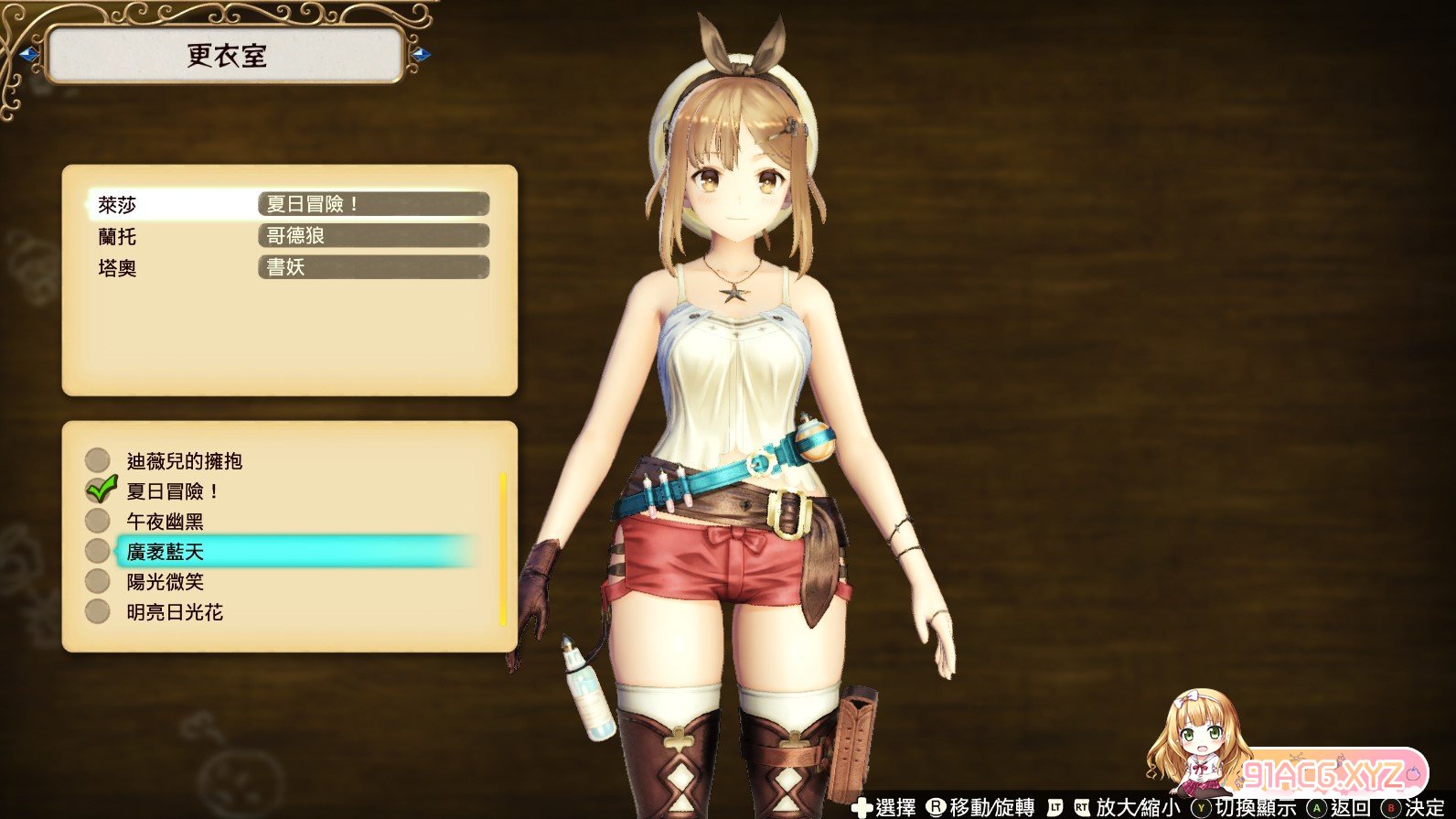Screen dimensions: 1456x819
Task: Pick the 迪薇兒的擁抱 outfit
Action: [184, 460]
